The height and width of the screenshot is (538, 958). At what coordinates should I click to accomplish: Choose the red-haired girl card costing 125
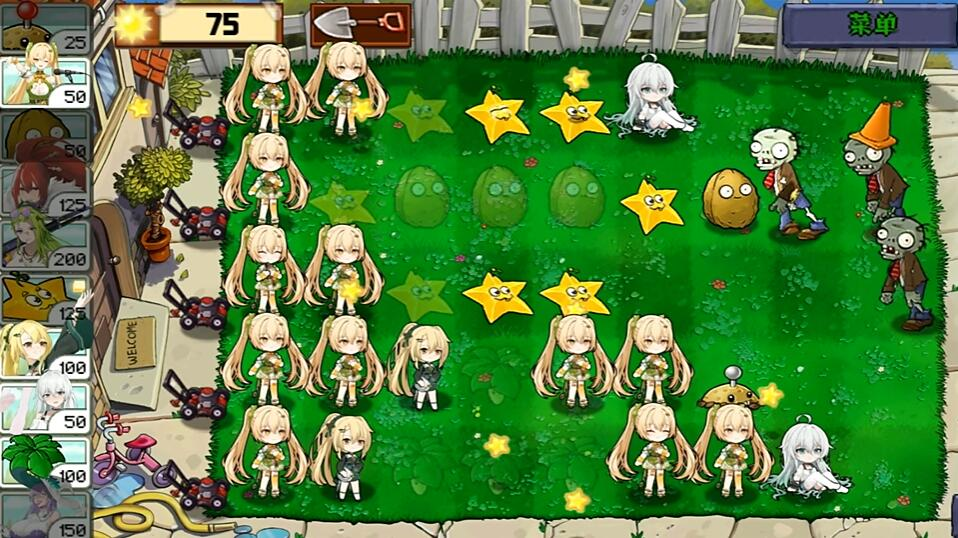45,188
